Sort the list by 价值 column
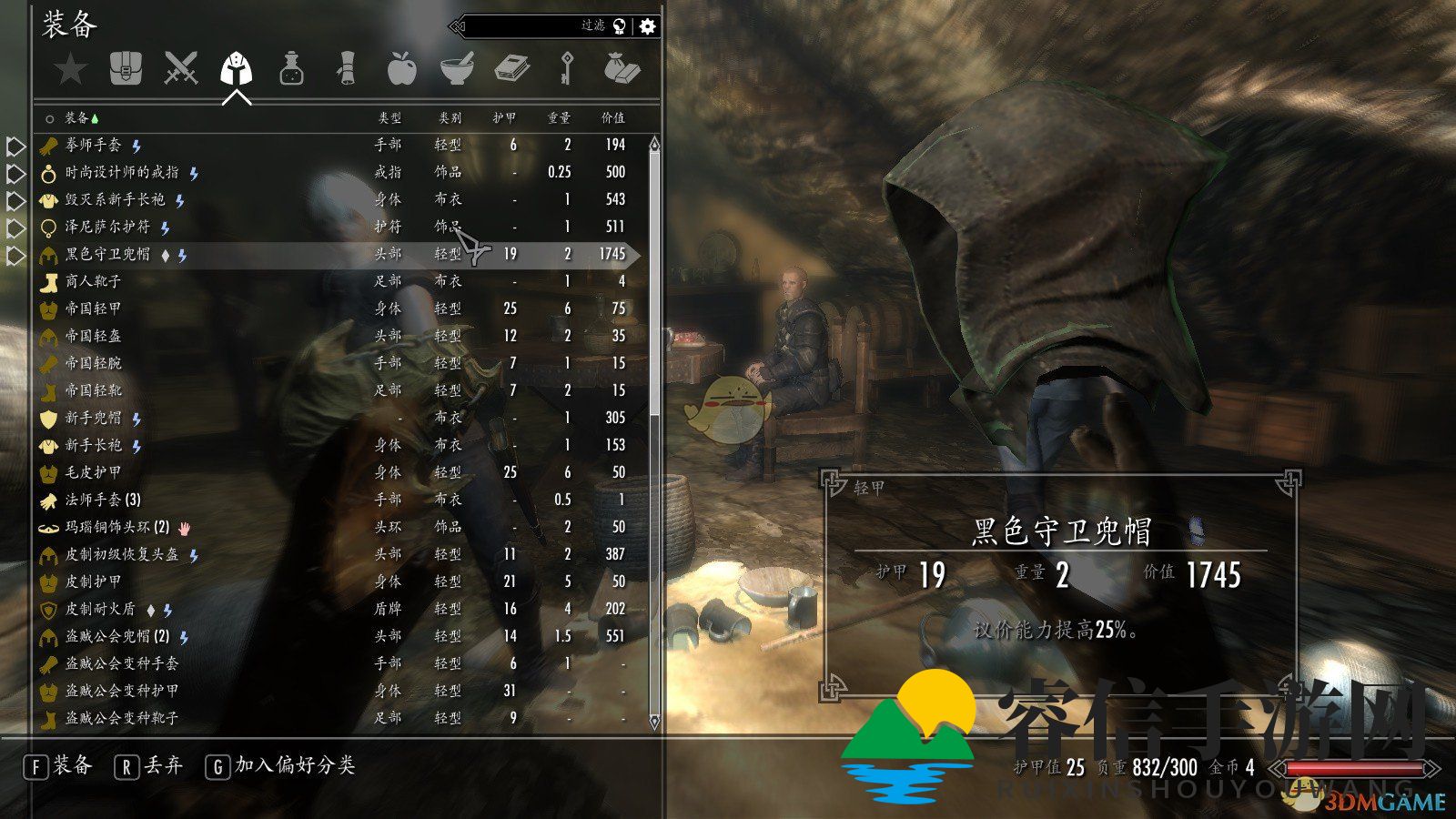This screenshot has height=819, width=1456. pos(612,118)
